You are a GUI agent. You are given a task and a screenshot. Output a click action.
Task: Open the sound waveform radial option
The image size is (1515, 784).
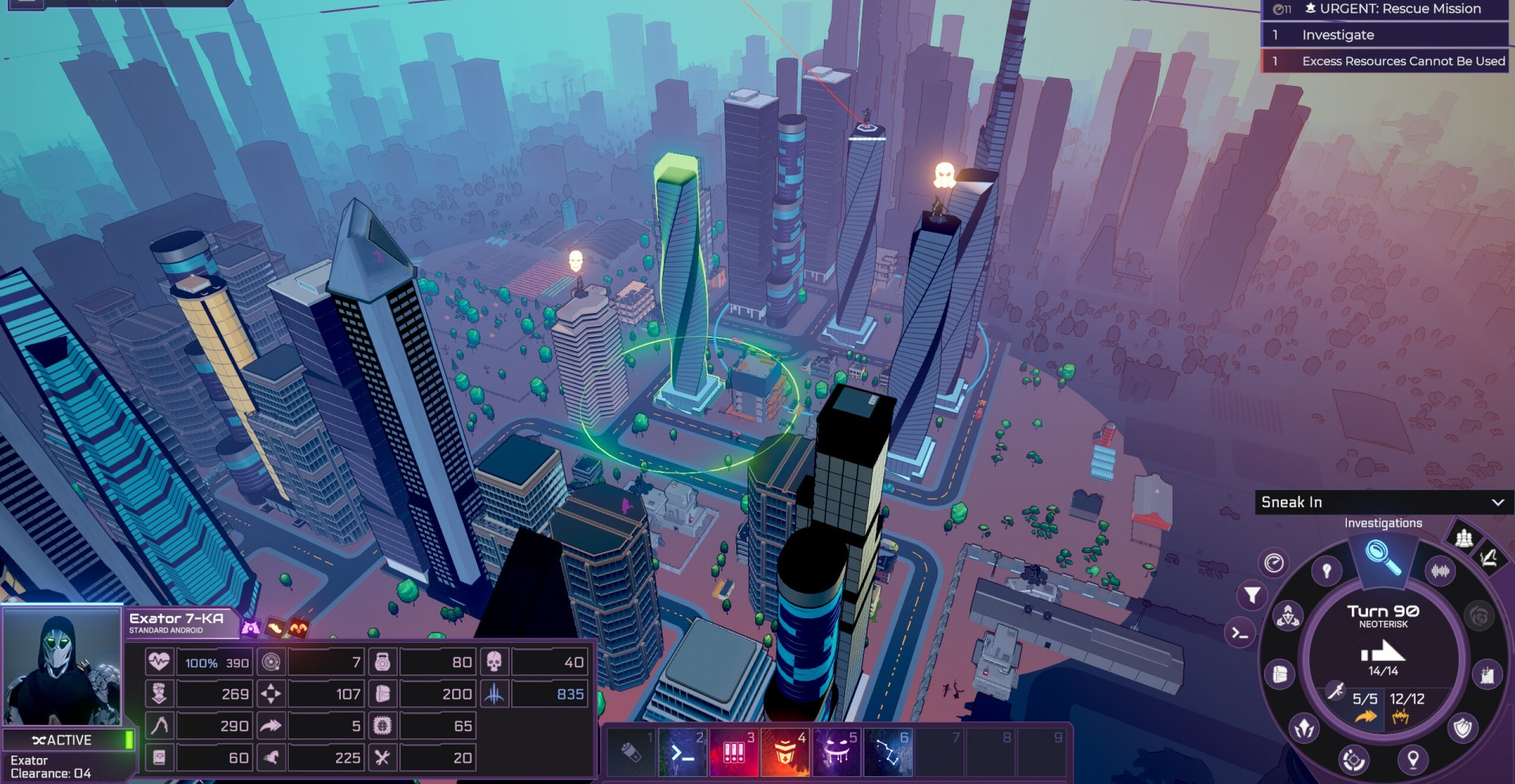click(x=1440, y=570)
